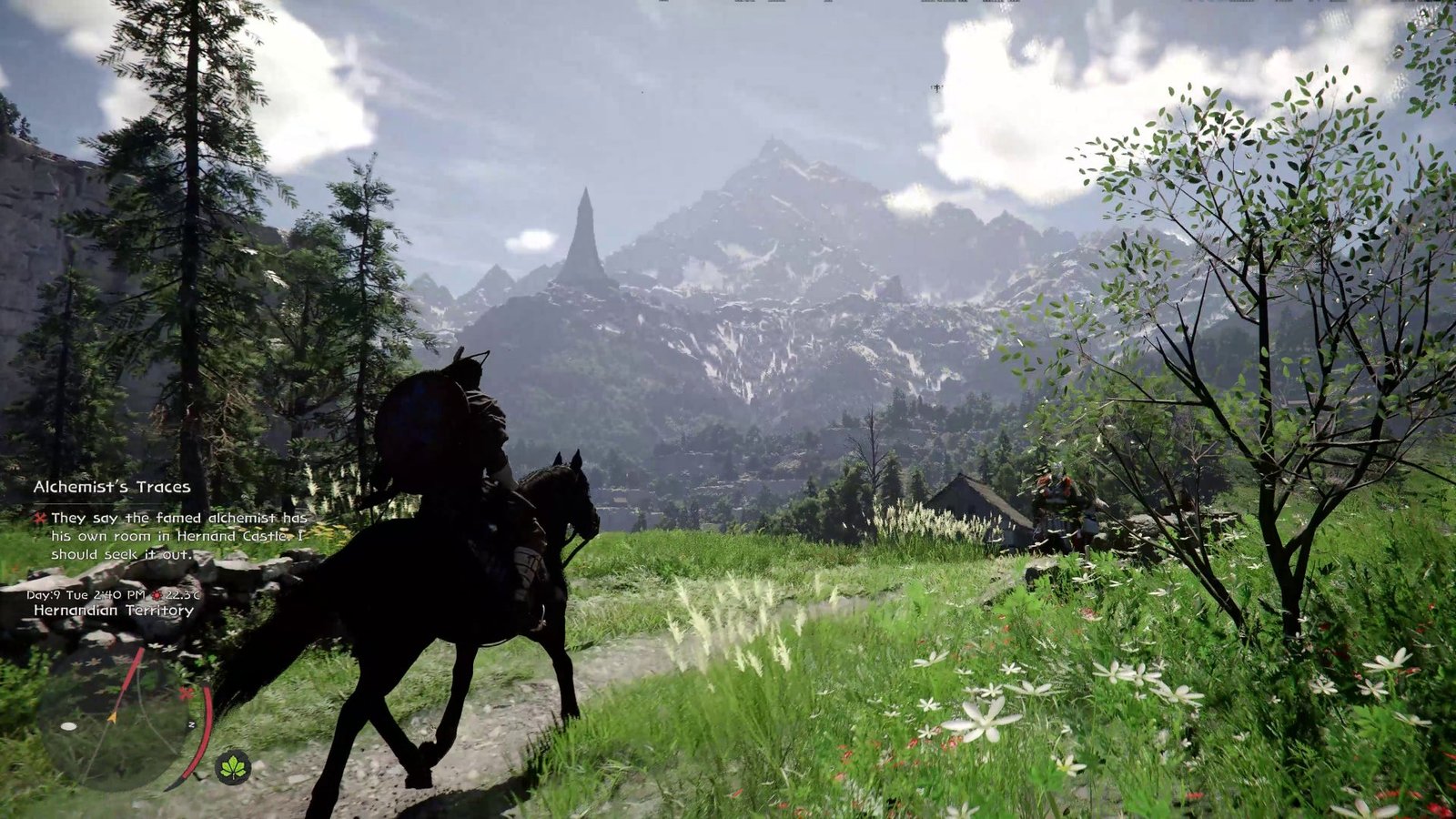The height and width of the screenshot is (819, 1456).
Task: Select the Alchemist's Traces quest title
Action: (111, 487)
